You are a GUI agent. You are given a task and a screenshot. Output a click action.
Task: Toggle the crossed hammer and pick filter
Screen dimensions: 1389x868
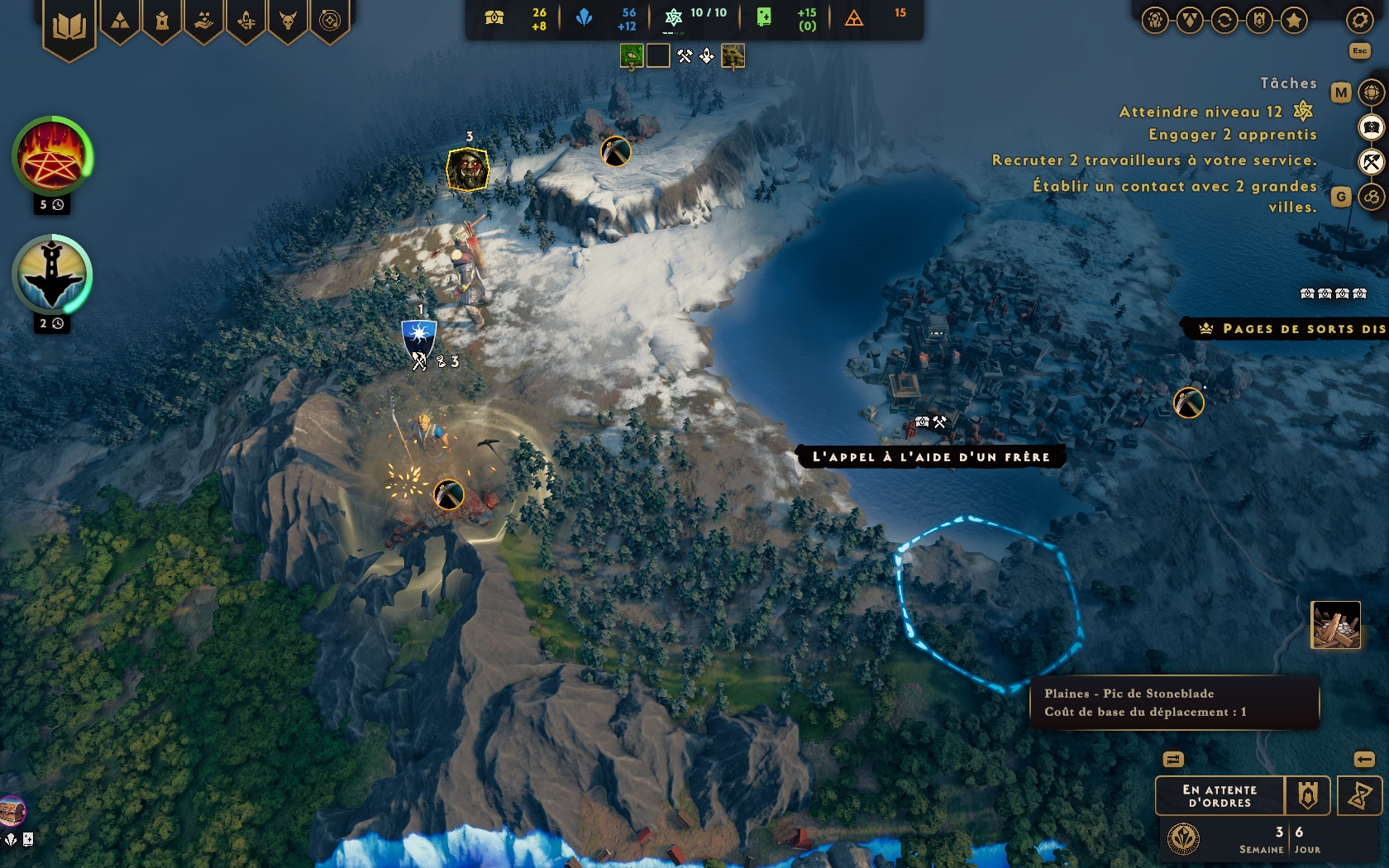[1372, 162]
